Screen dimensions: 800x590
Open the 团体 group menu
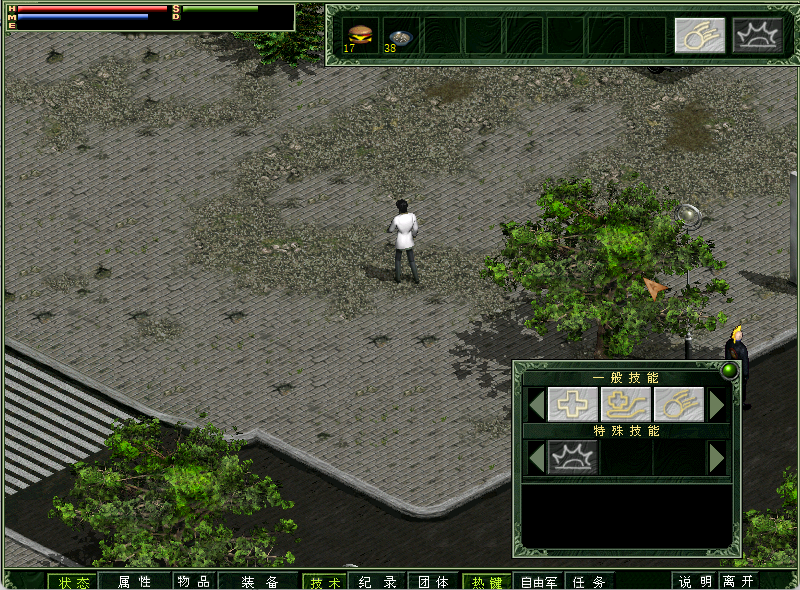433,581
